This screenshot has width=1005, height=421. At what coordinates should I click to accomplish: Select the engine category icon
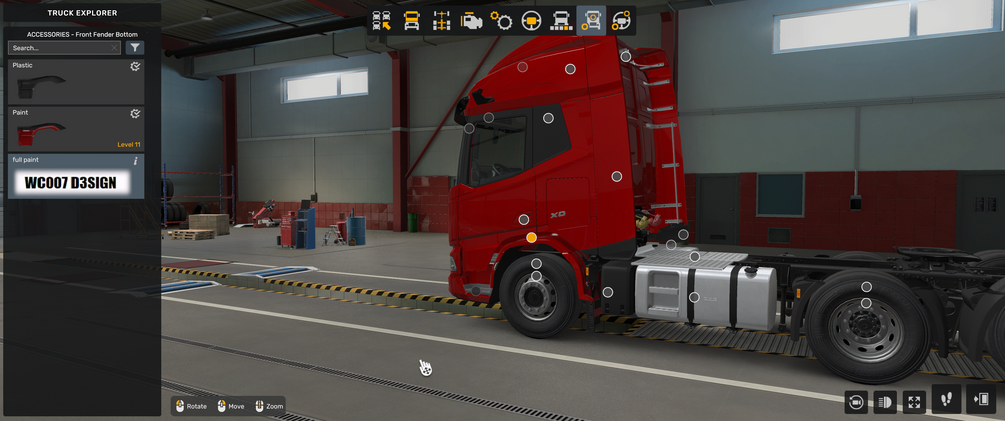[x=472, y=21]
